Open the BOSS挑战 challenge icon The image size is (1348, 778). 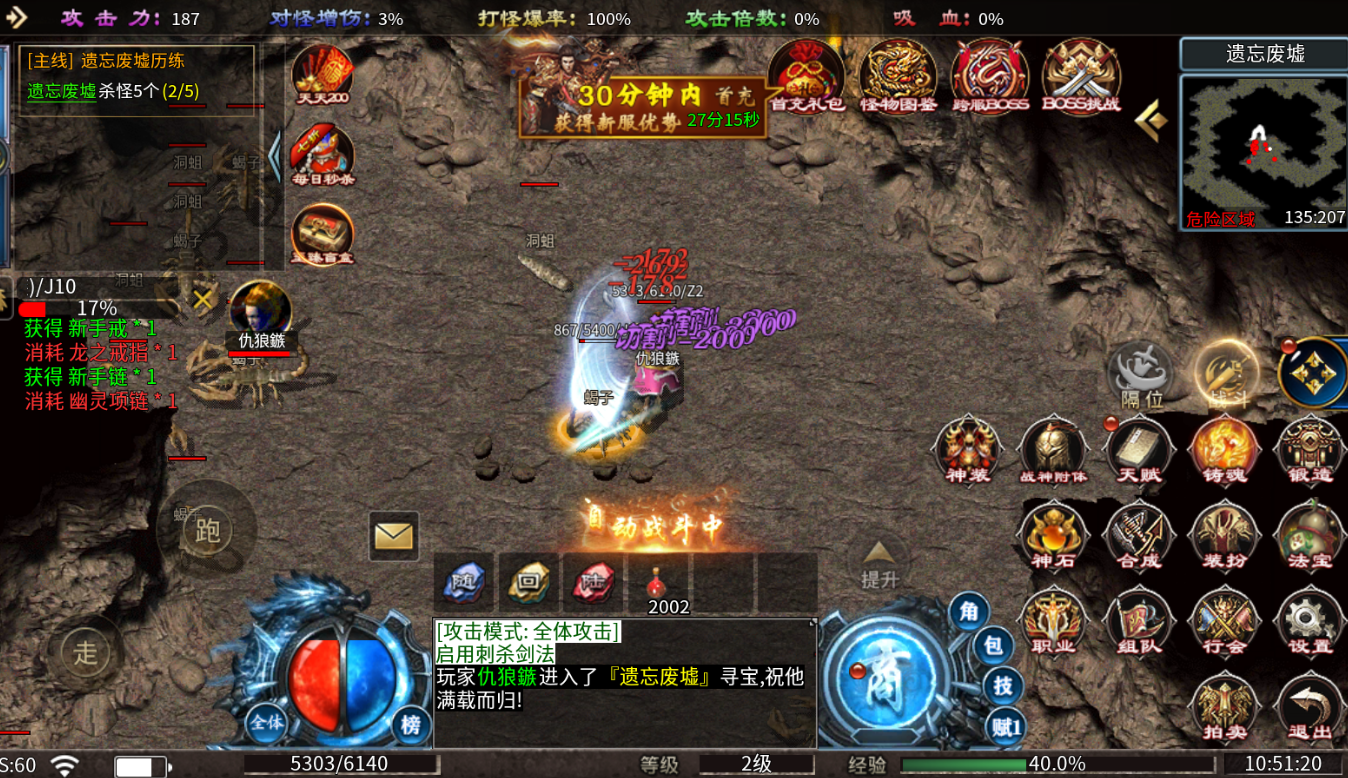(x=1081, y=76)
